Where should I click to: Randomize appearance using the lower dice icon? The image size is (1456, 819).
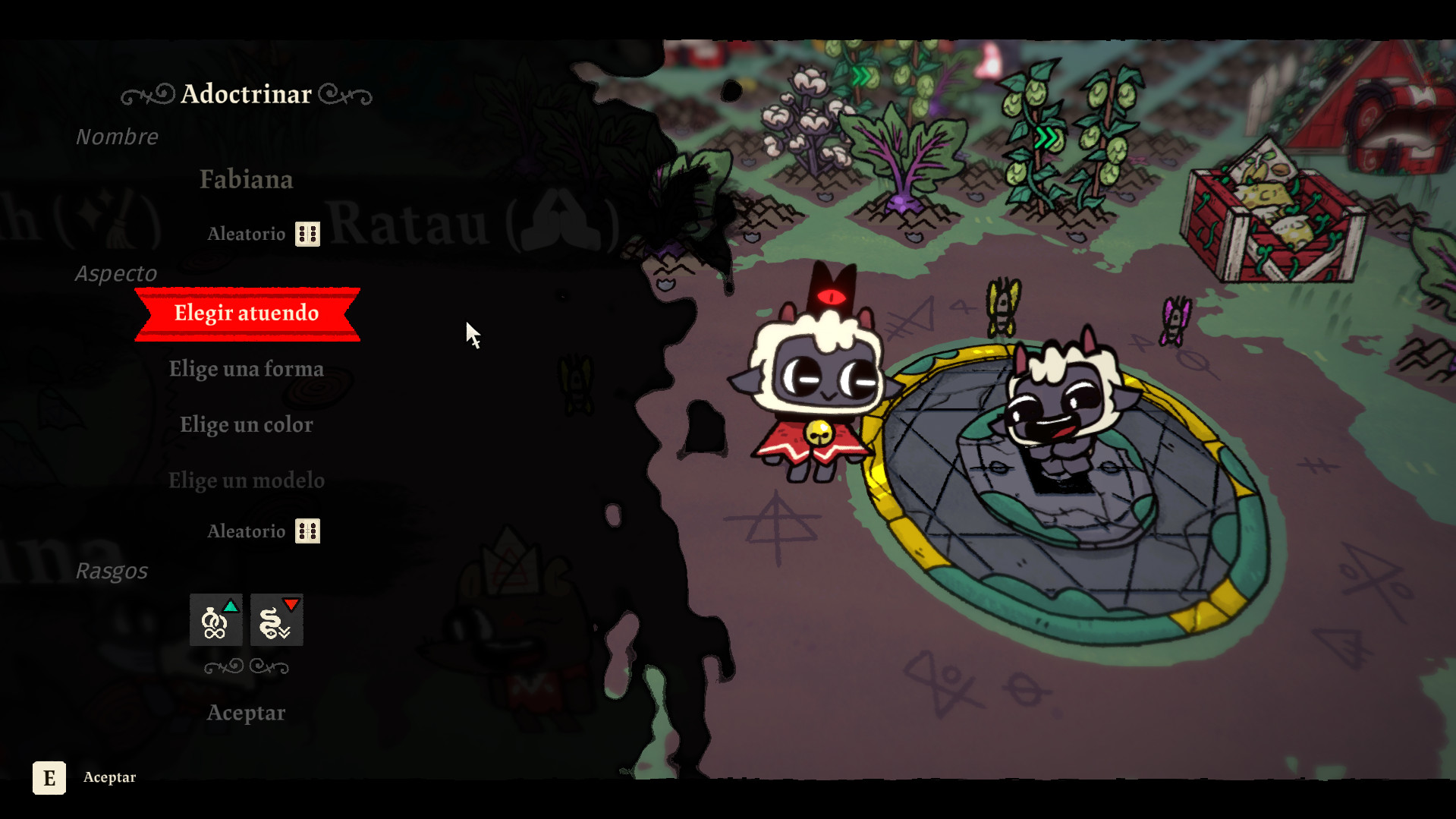pyautogui.click(x=307, y=531)
